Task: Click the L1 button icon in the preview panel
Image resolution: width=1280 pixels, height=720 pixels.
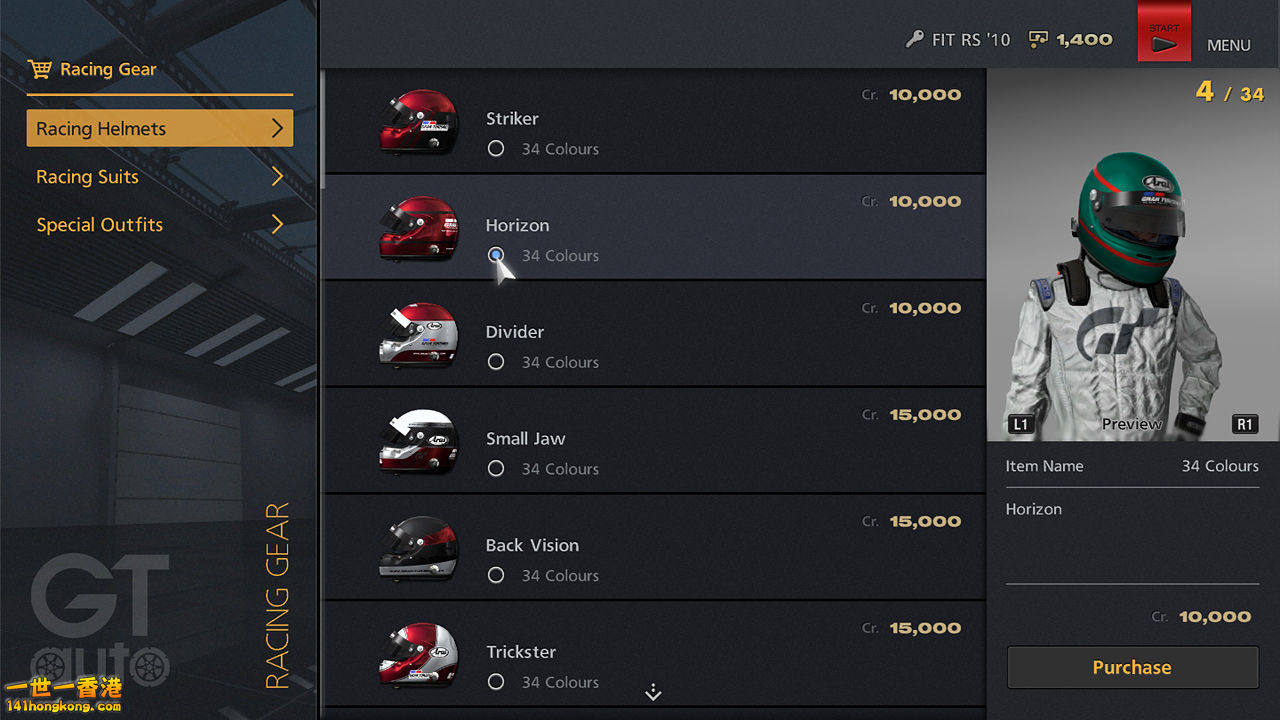Action: click(1021, 424)
